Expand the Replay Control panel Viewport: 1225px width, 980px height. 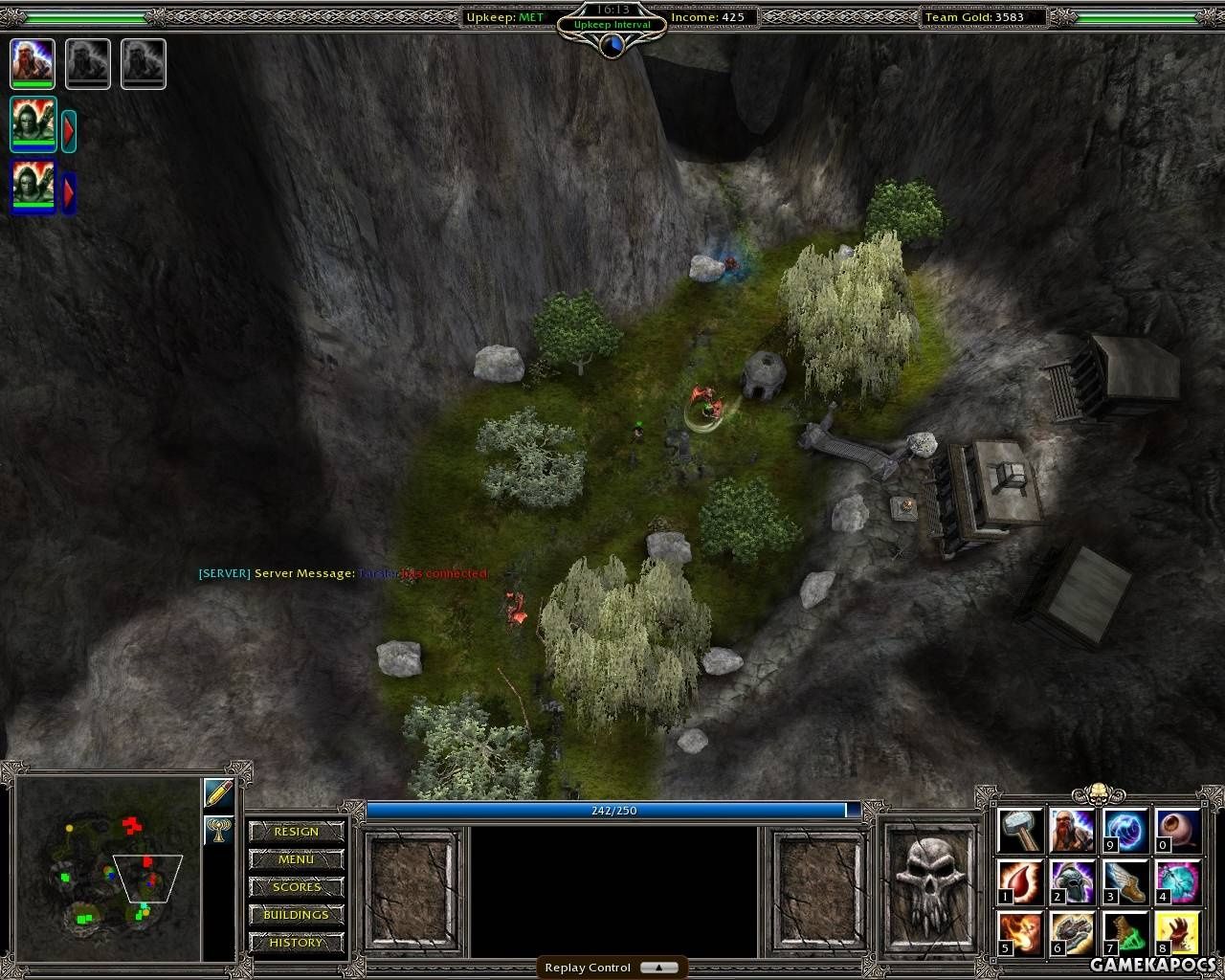(658, 968)
